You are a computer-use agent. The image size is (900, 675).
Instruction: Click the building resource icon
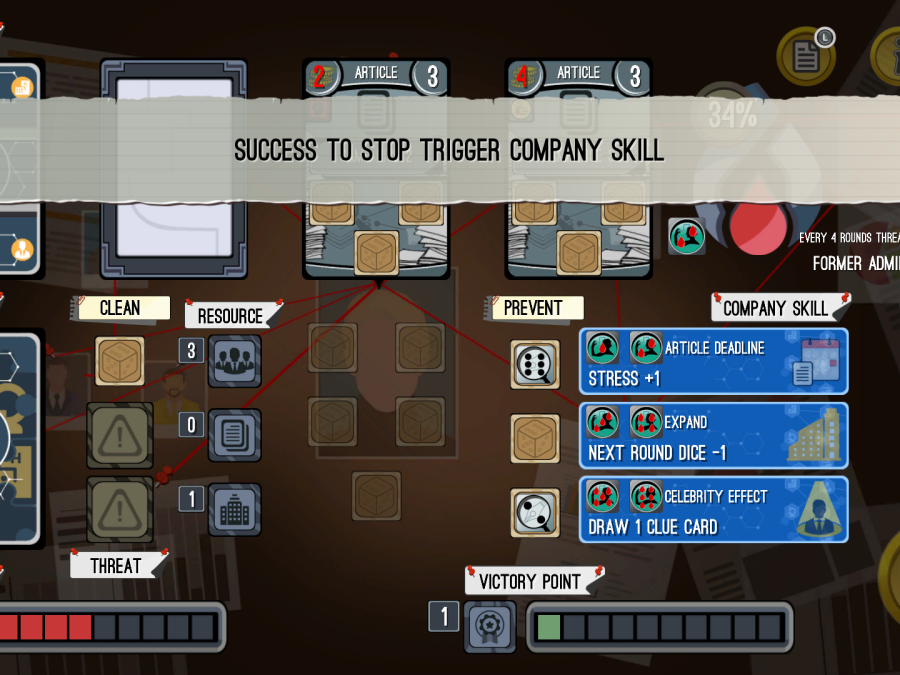click(x=235, y=509)
